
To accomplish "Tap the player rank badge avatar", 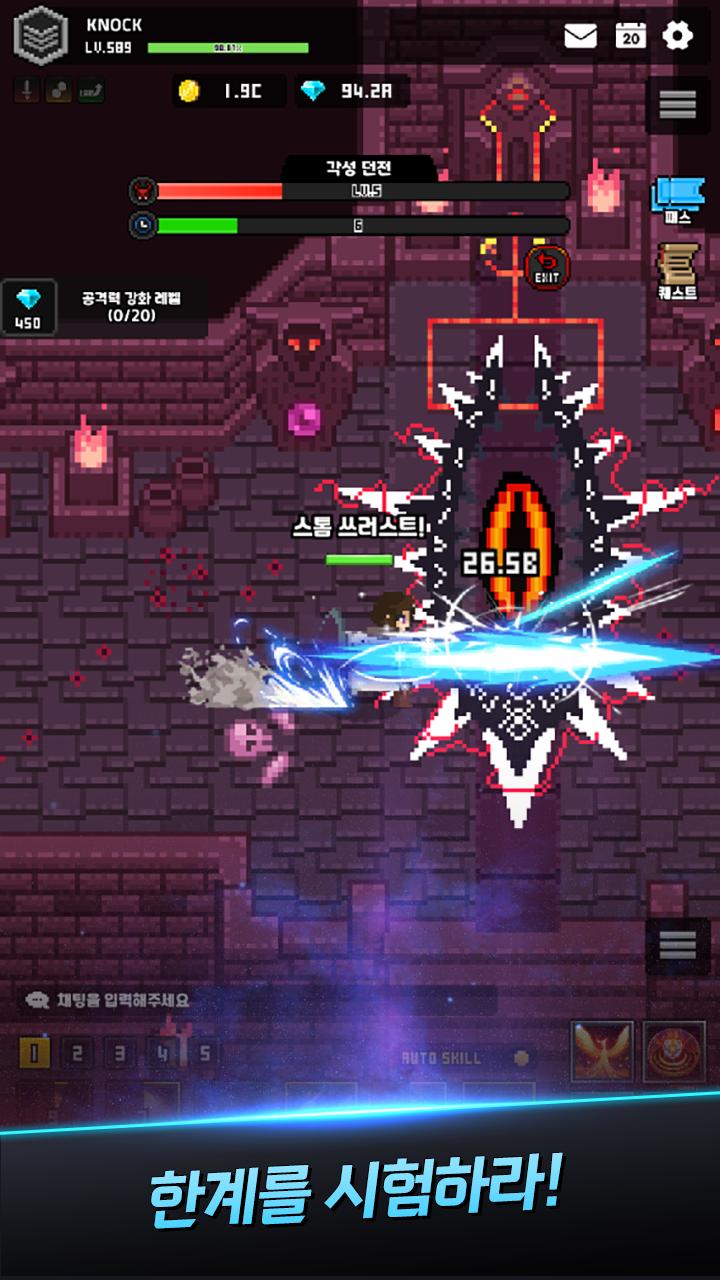I will 37,35.
